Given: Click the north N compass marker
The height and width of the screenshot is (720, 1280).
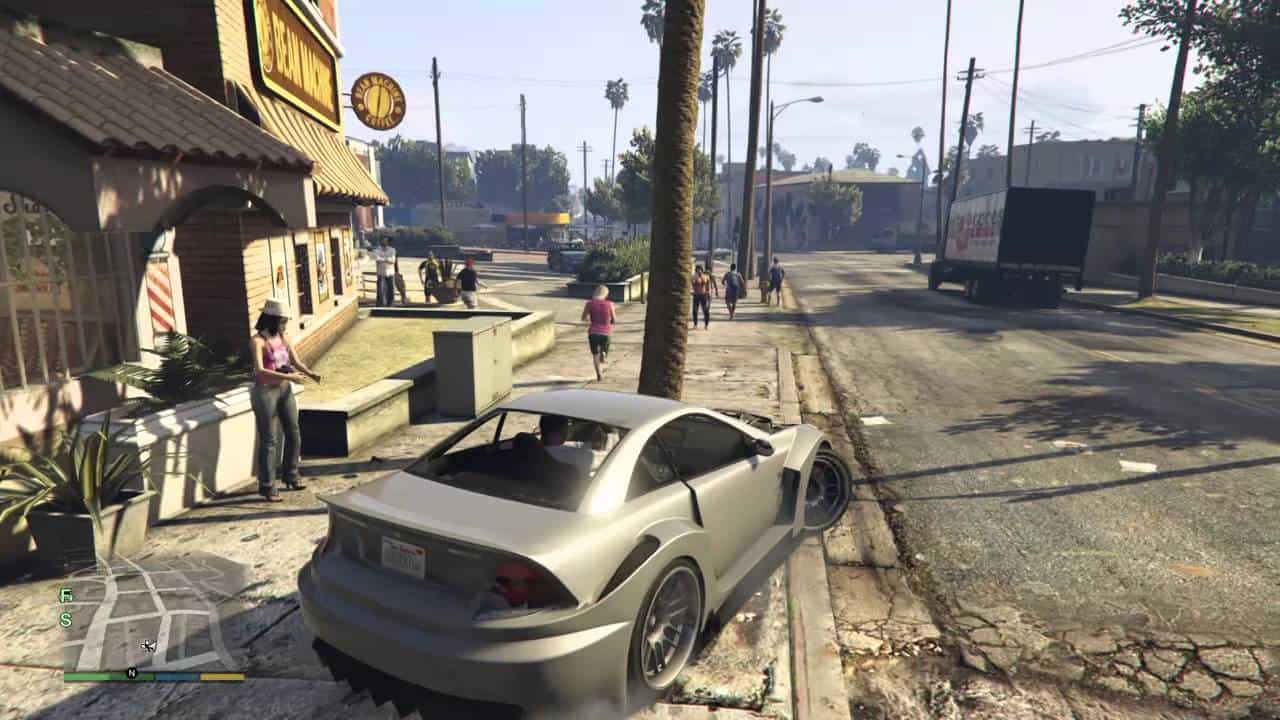Looking at the screenshot, I should point(131,673).
